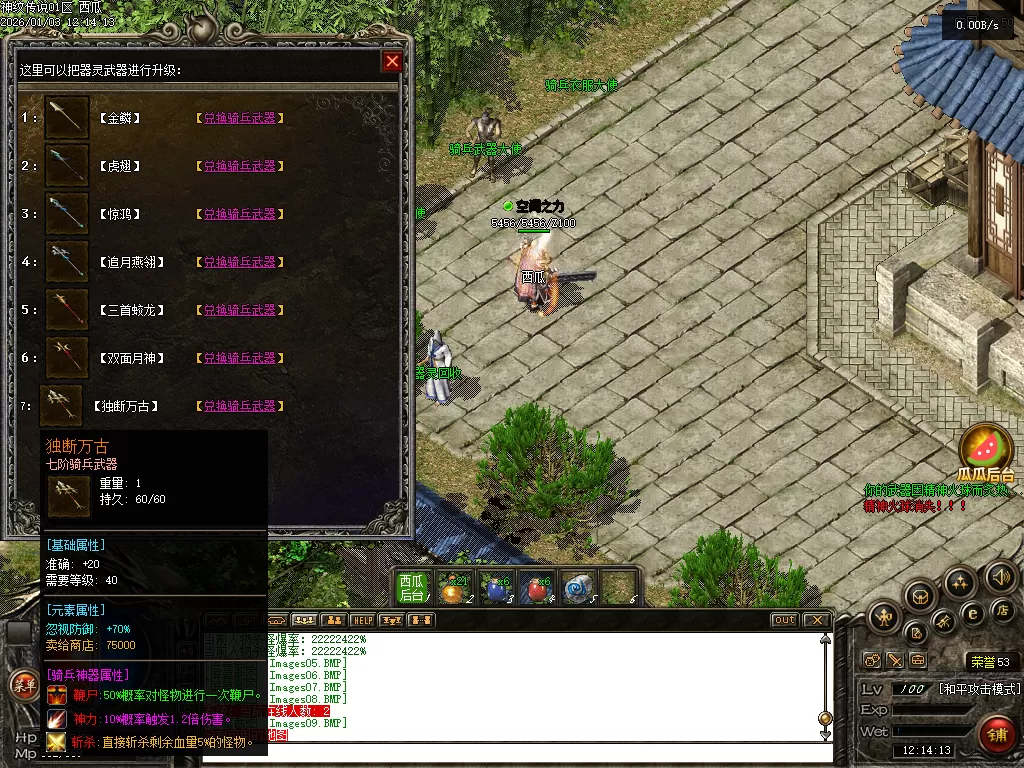
Task: Click the chat window 'out' button
Action: [x=785, y=620]
